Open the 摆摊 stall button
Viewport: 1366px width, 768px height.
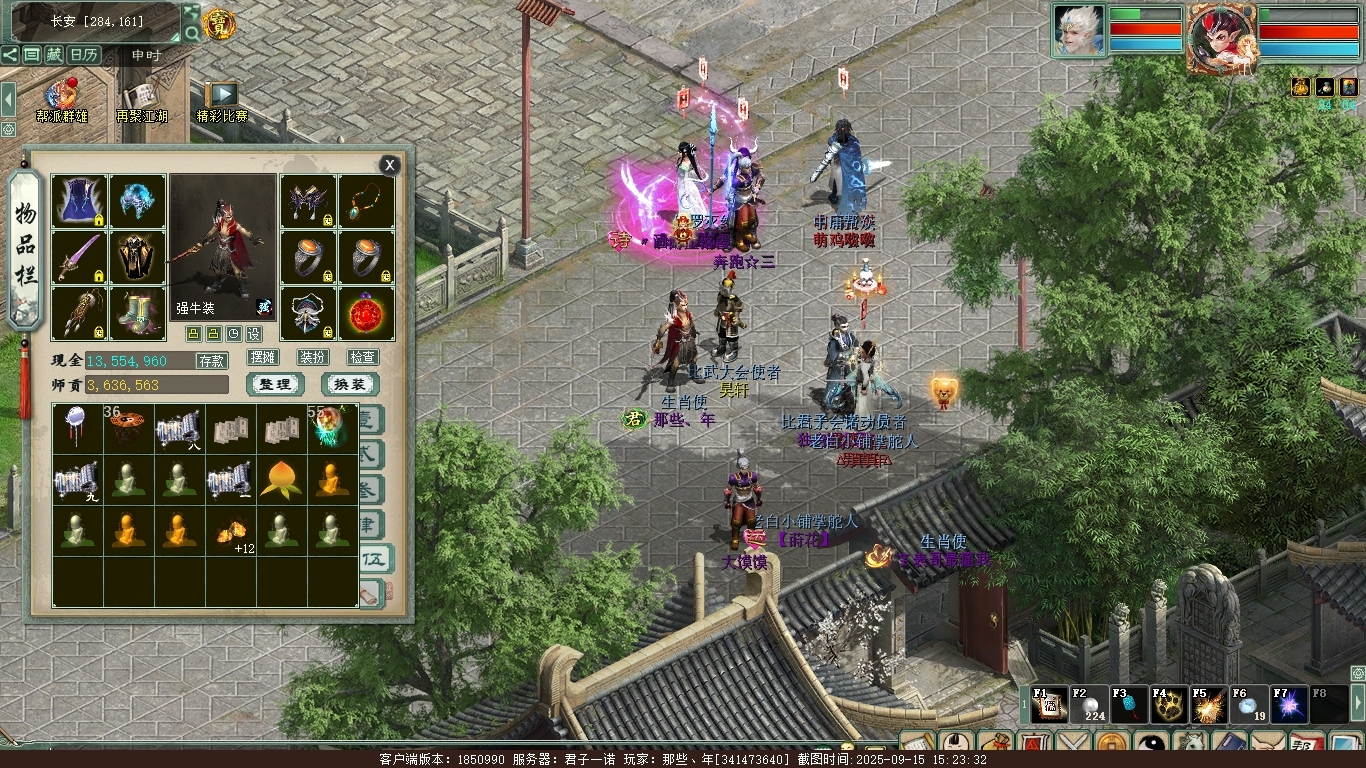263,357
